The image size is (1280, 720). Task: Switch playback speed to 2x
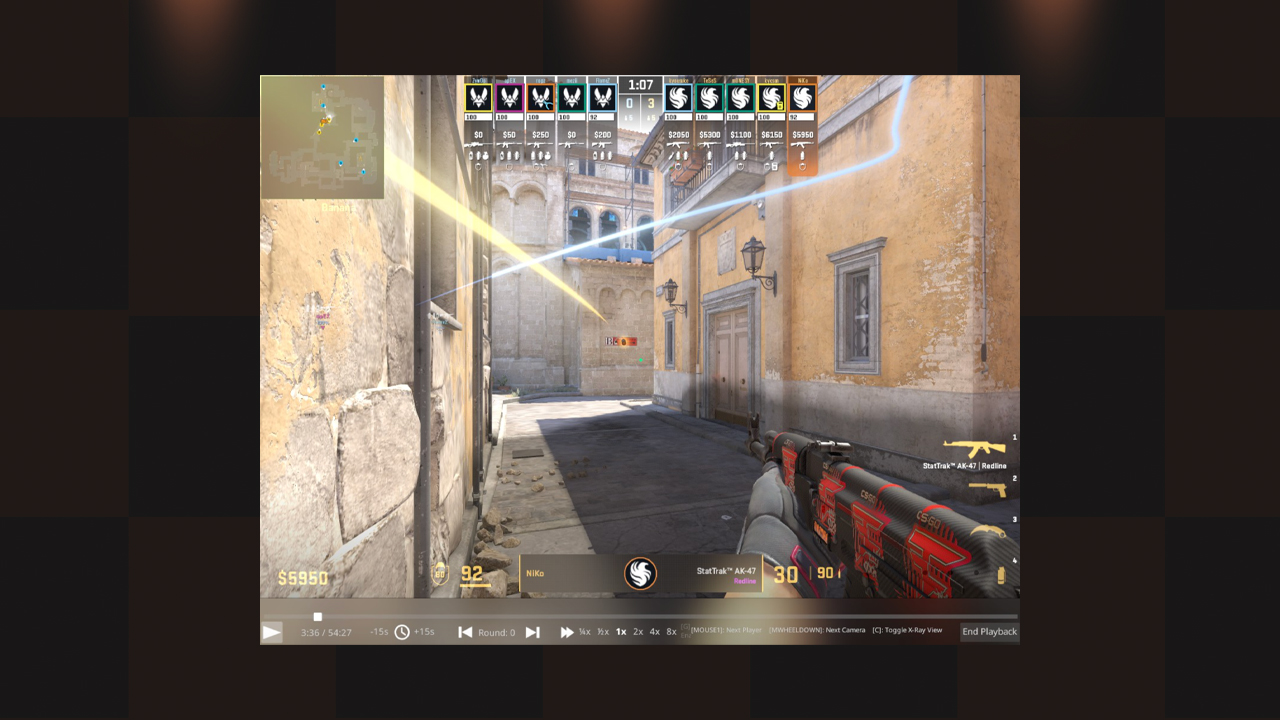[638, 632]
